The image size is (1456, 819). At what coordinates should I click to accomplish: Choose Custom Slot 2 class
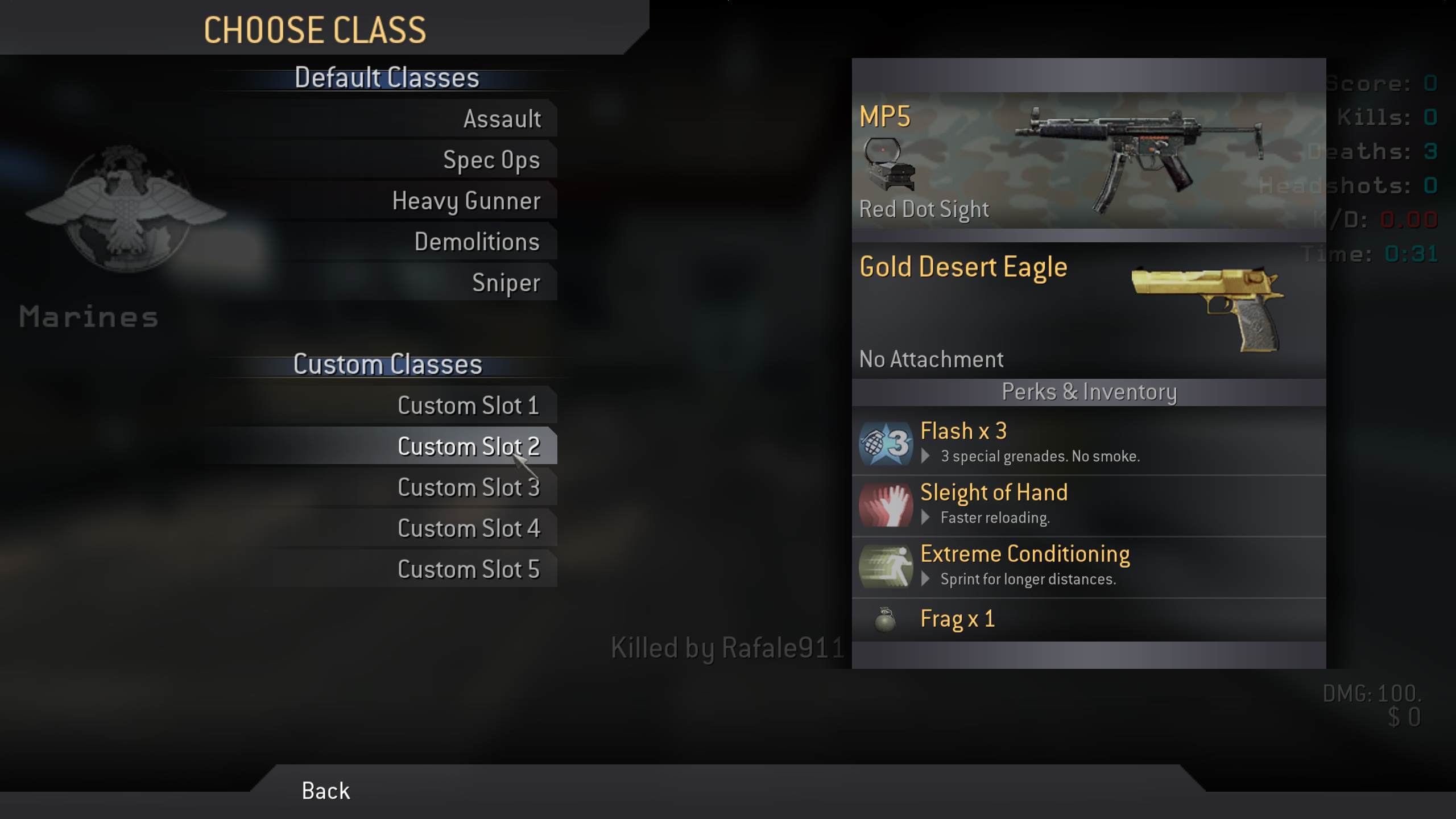[468, 446]
